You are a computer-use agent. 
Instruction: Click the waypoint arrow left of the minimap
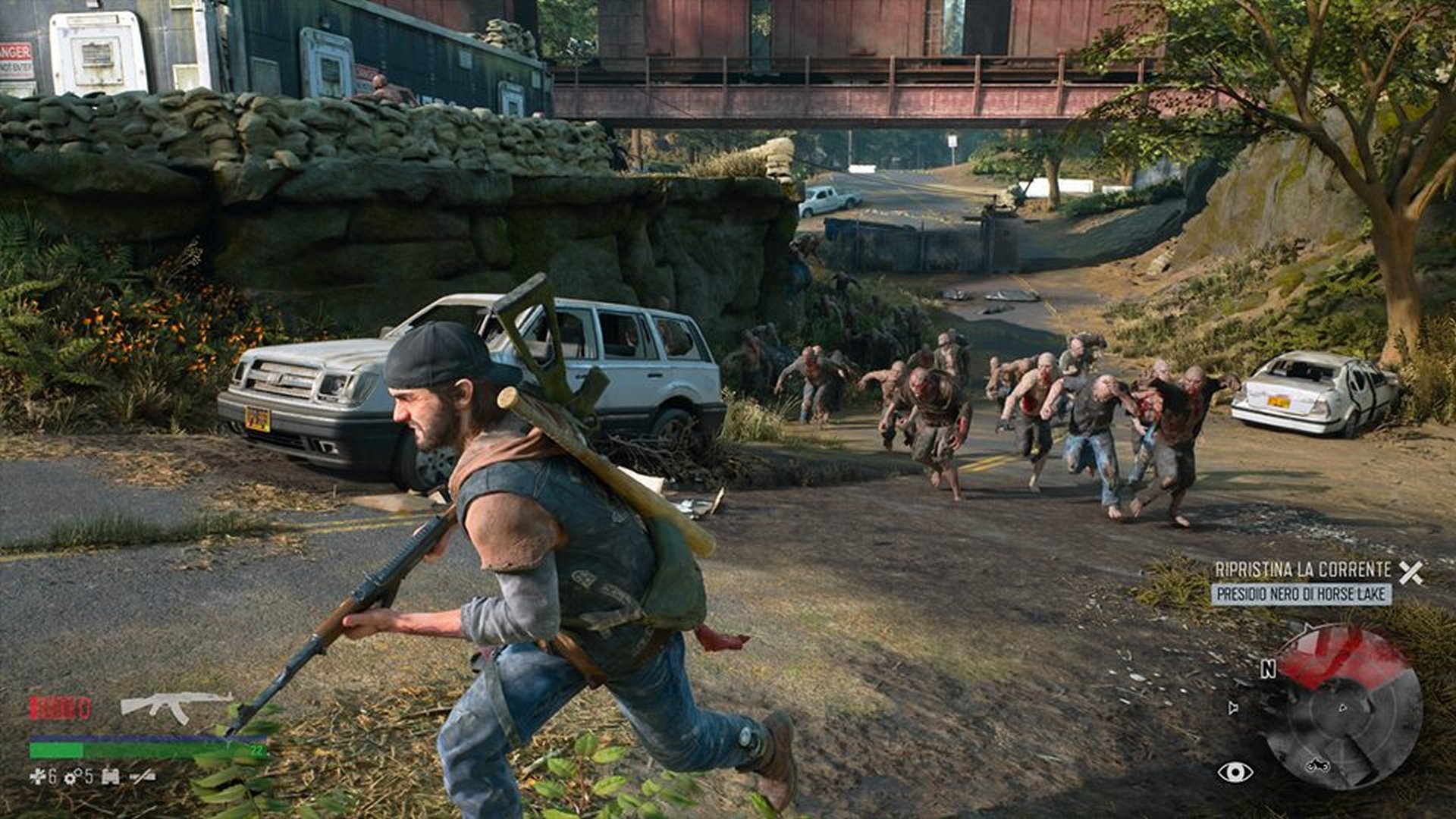coord(1232,708)
